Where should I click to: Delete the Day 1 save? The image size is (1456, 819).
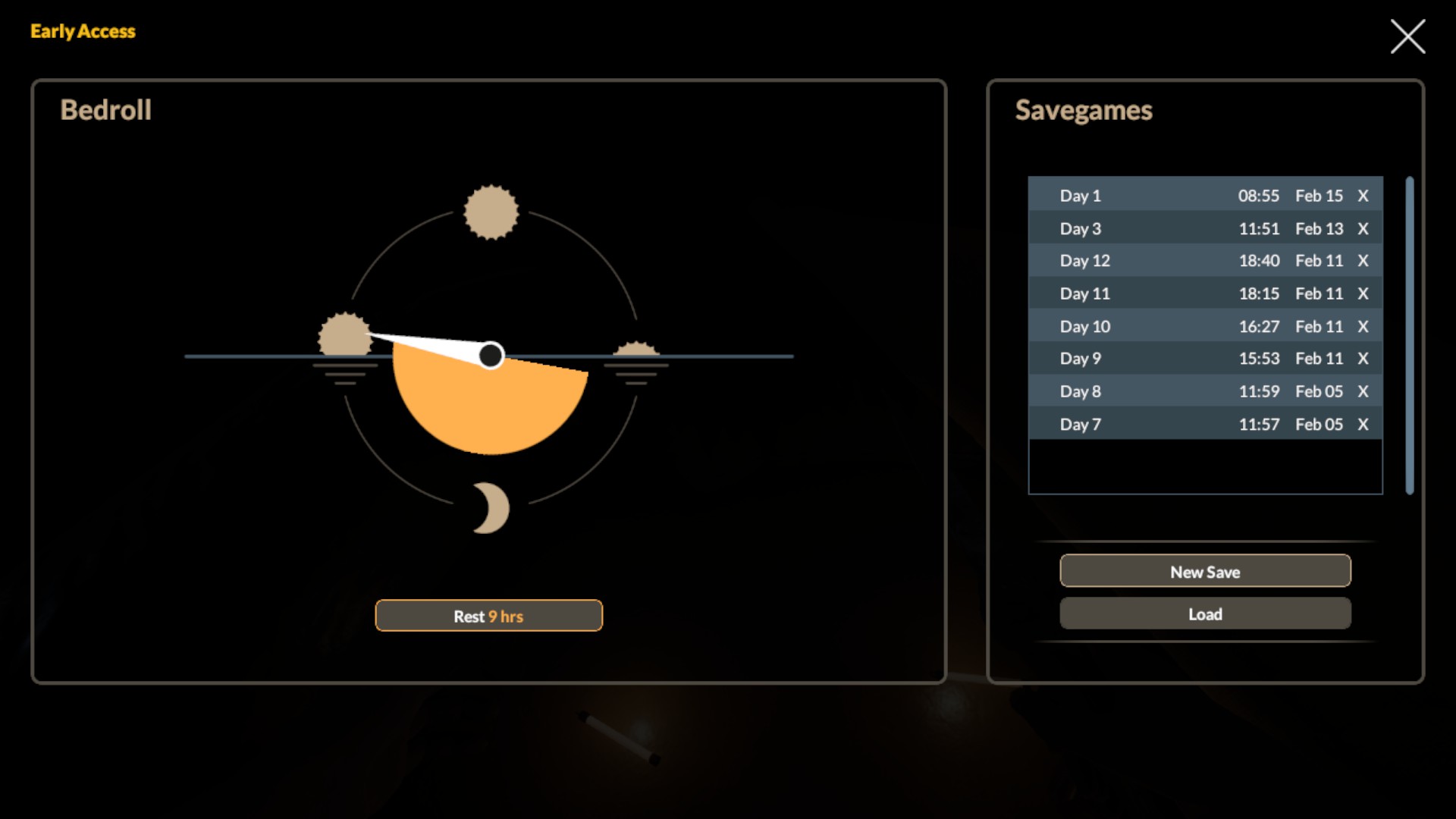coord(1363,196)
